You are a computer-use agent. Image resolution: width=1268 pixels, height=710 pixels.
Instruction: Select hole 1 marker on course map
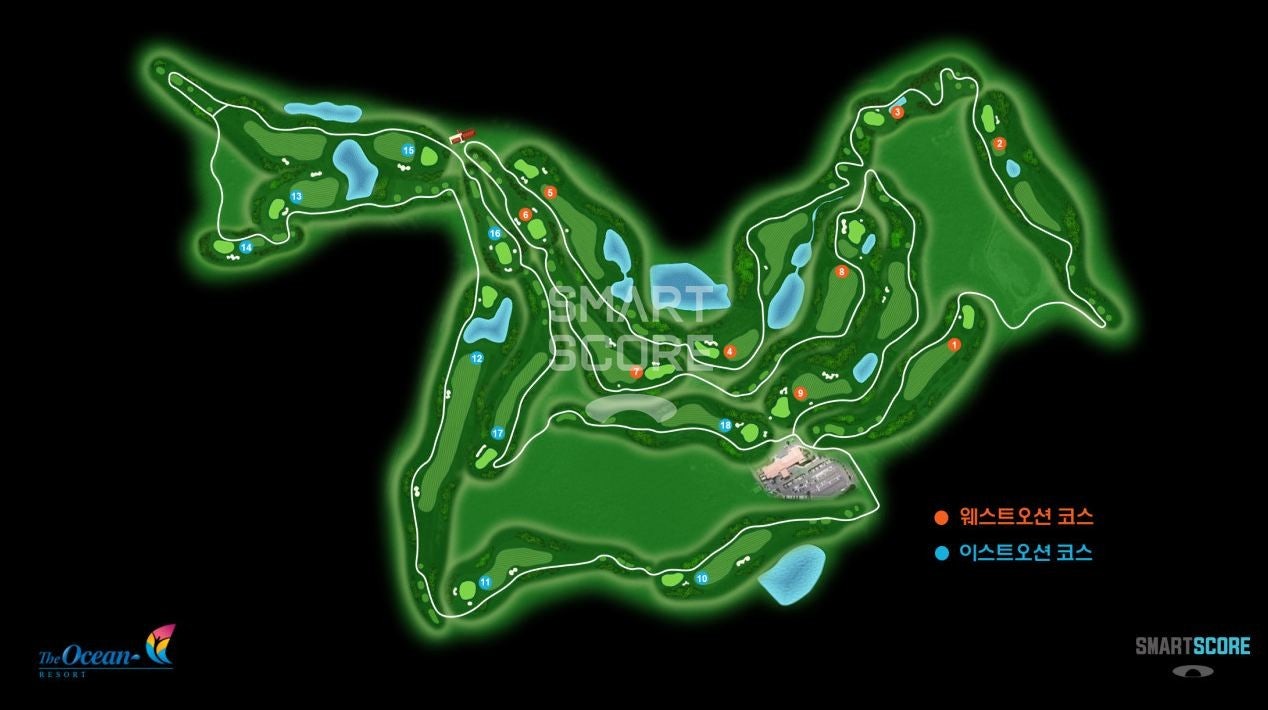954,345
